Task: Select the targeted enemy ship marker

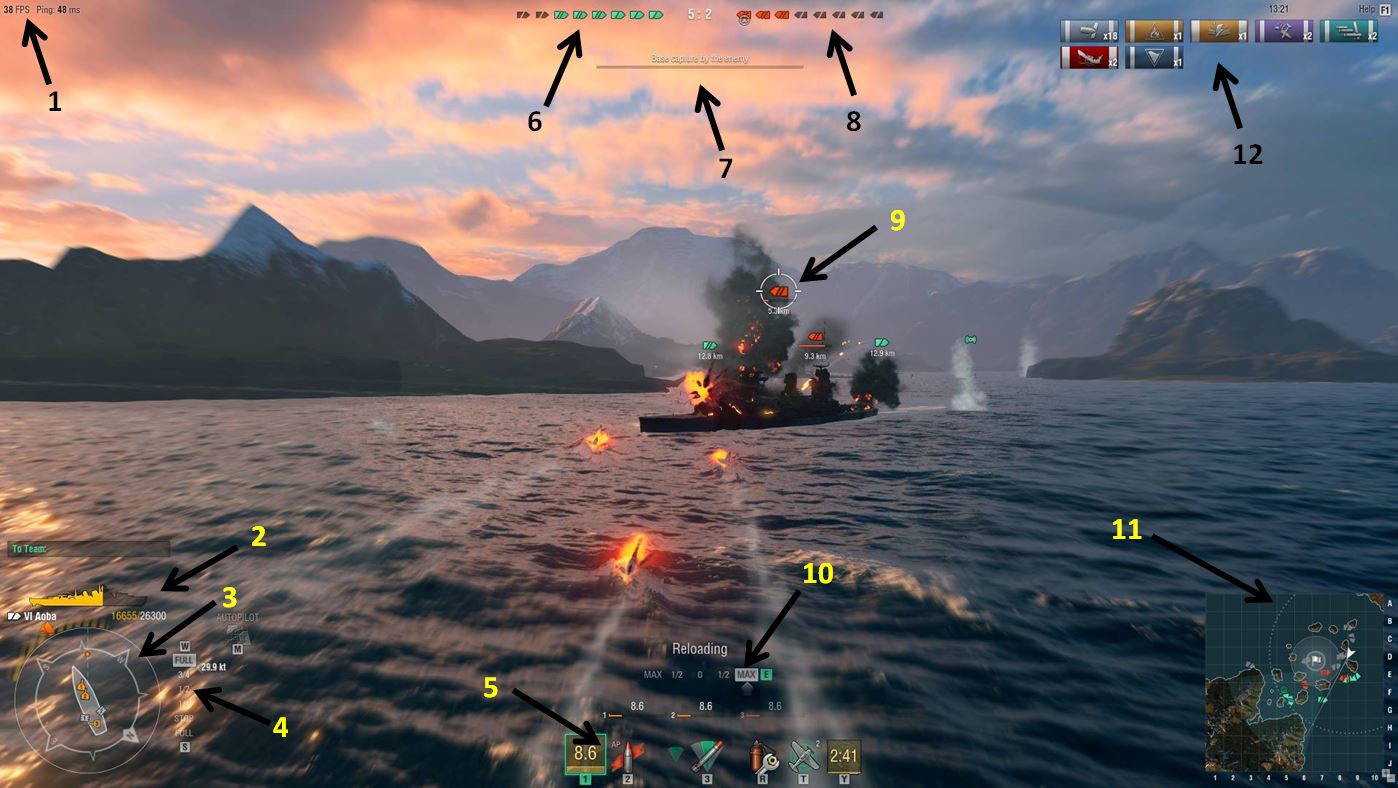Action: pyautogui.click(x=779, y=291)
